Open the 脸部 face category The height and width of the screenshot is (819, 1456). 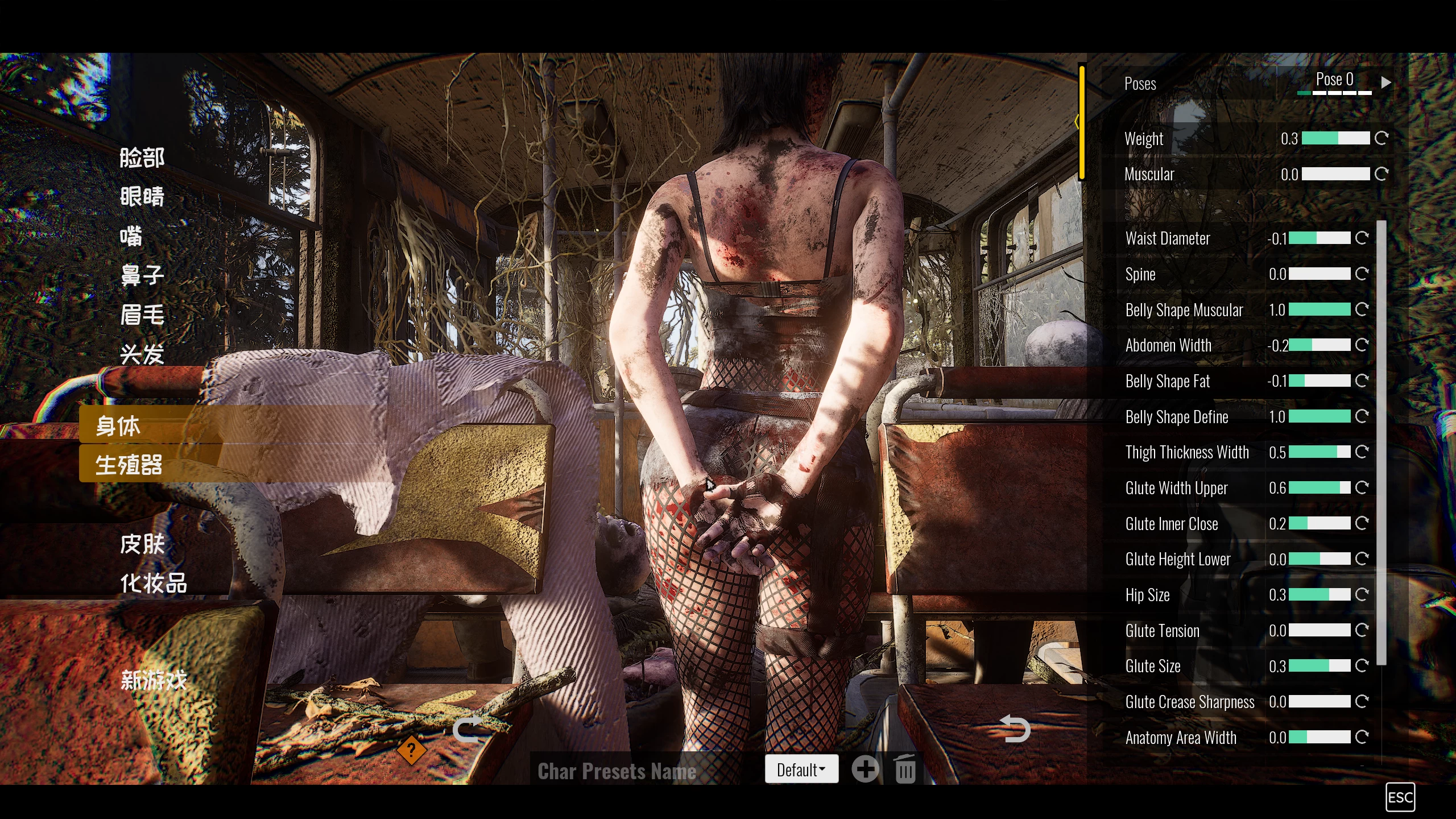142,158
